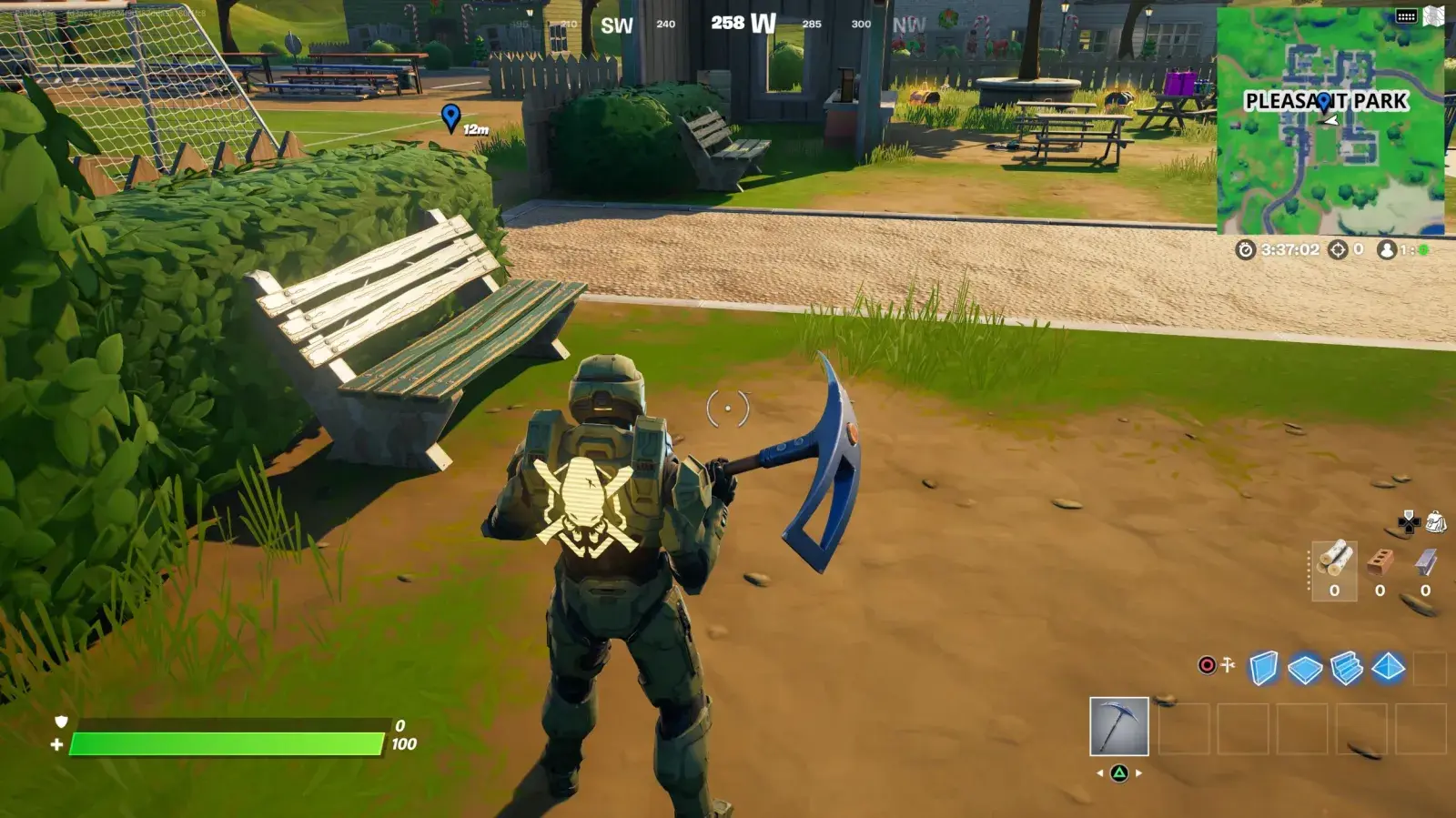
Task: Click the PLEASANT PARK location label
Action: pos(1328,98)
